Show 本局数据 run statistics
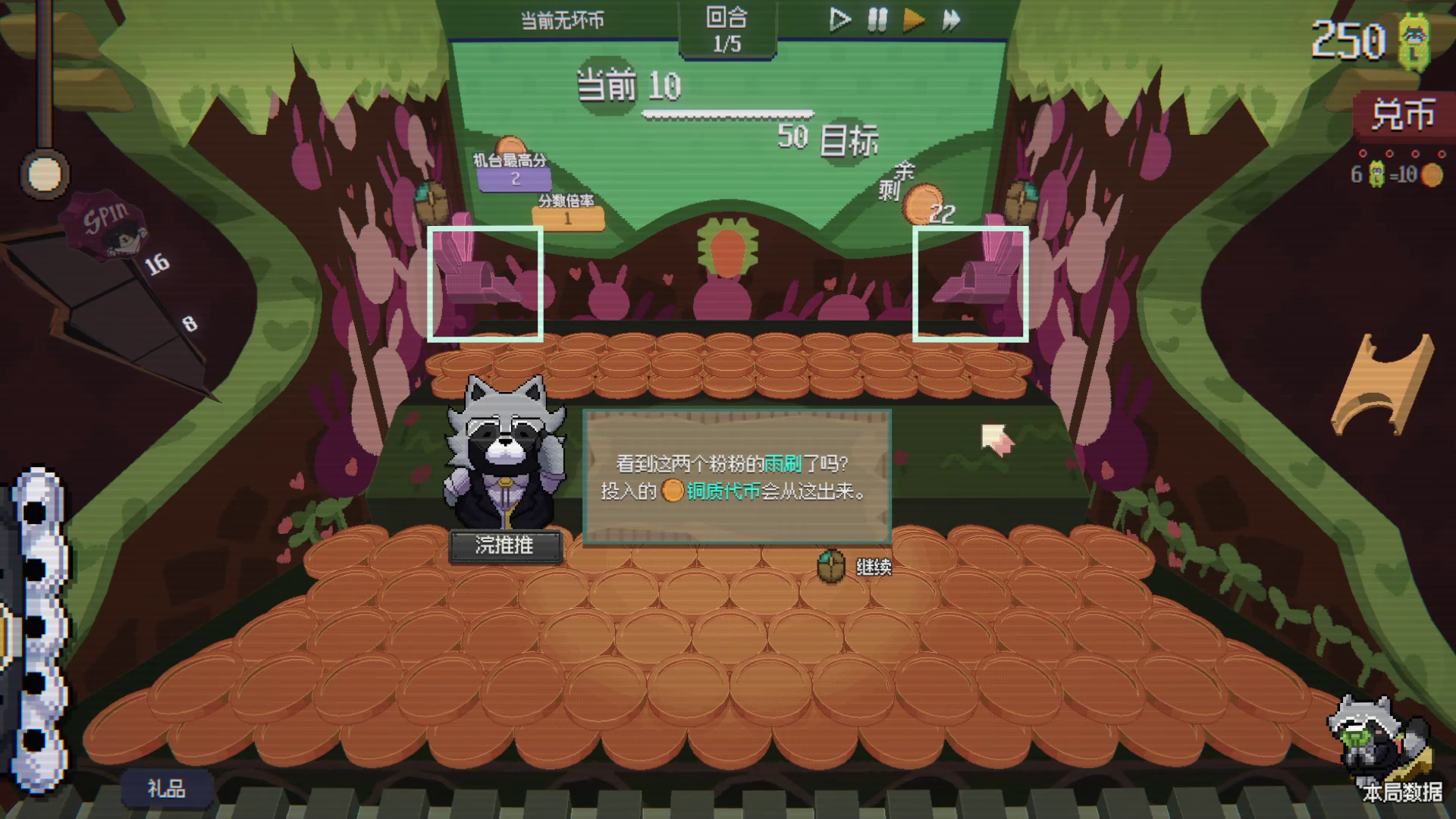1456x819 pixels. pos(1401,792)
